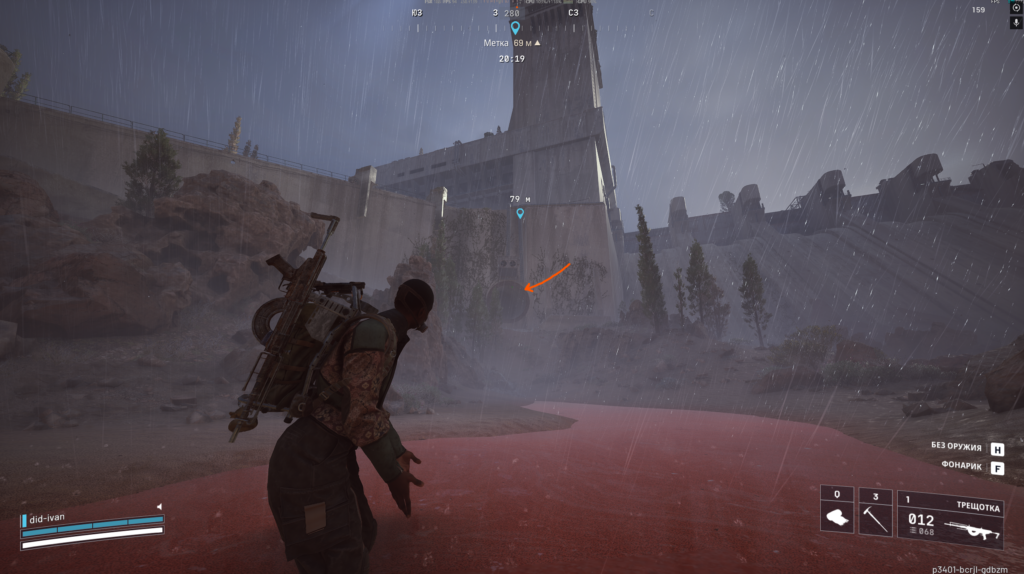The height and width of the screenshot is (574, 1024).
Task: Click the 79 m world waypoint pin
Action: coord(520,214)
